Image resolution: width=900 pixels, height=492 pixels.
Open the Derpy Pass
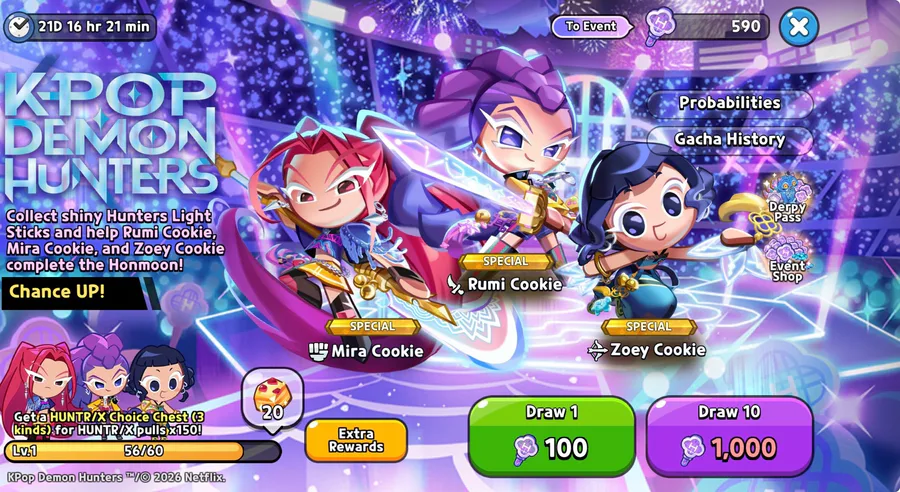coord(787,198)
